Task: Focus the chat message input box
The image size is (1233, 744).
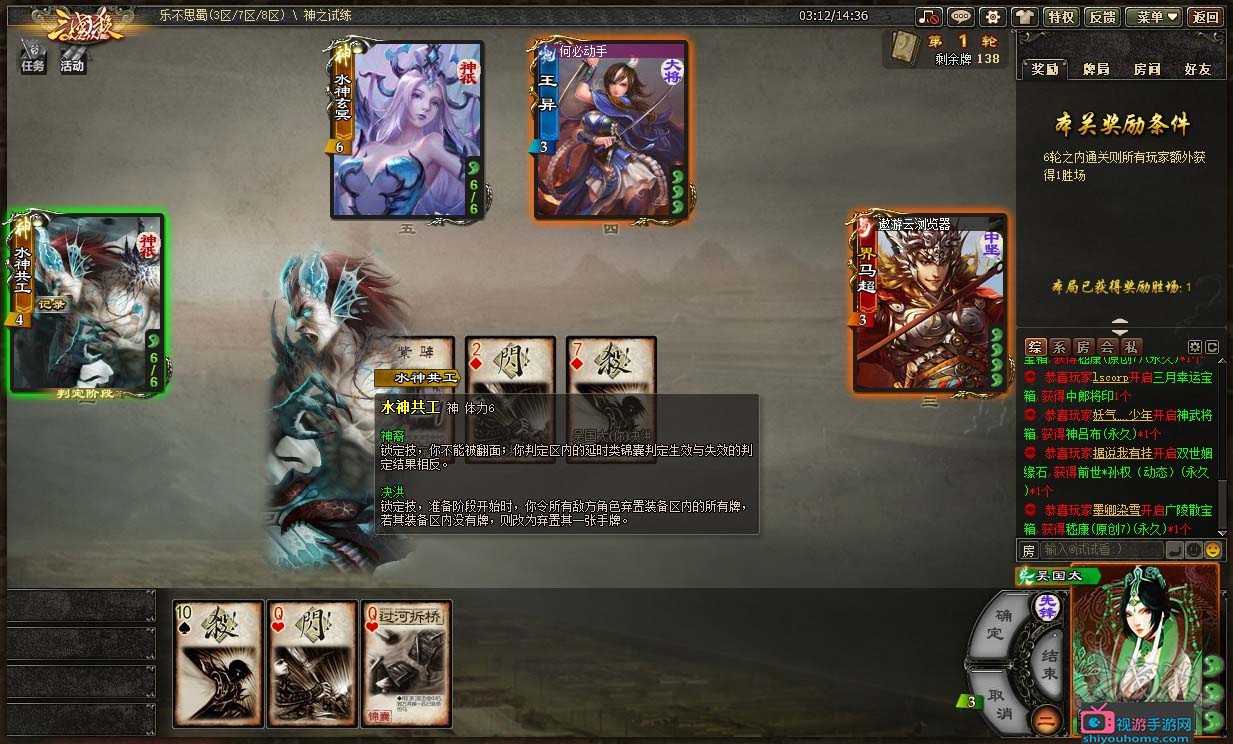Action: pyautogui.click(x=1102, y=550)
